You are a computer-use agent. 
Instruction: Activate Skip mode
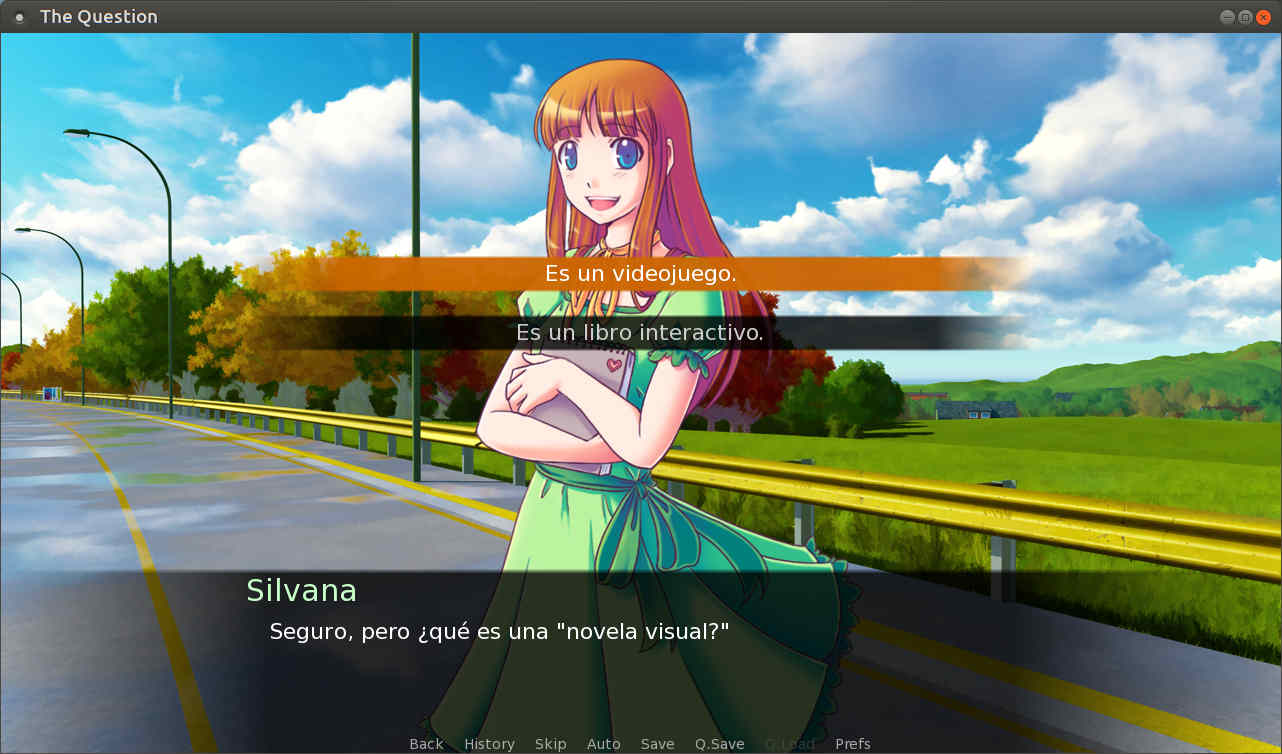[x=550, y=744]
